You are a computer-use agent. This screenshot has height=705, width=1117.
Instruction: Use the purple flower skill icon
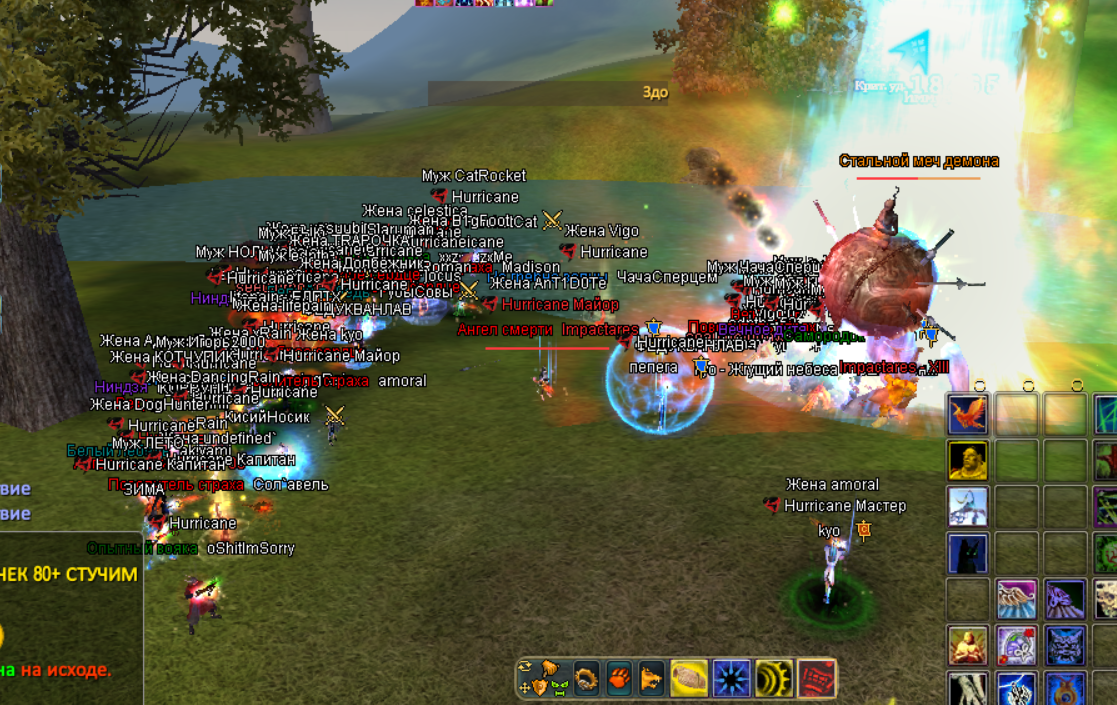(1016, 645)
